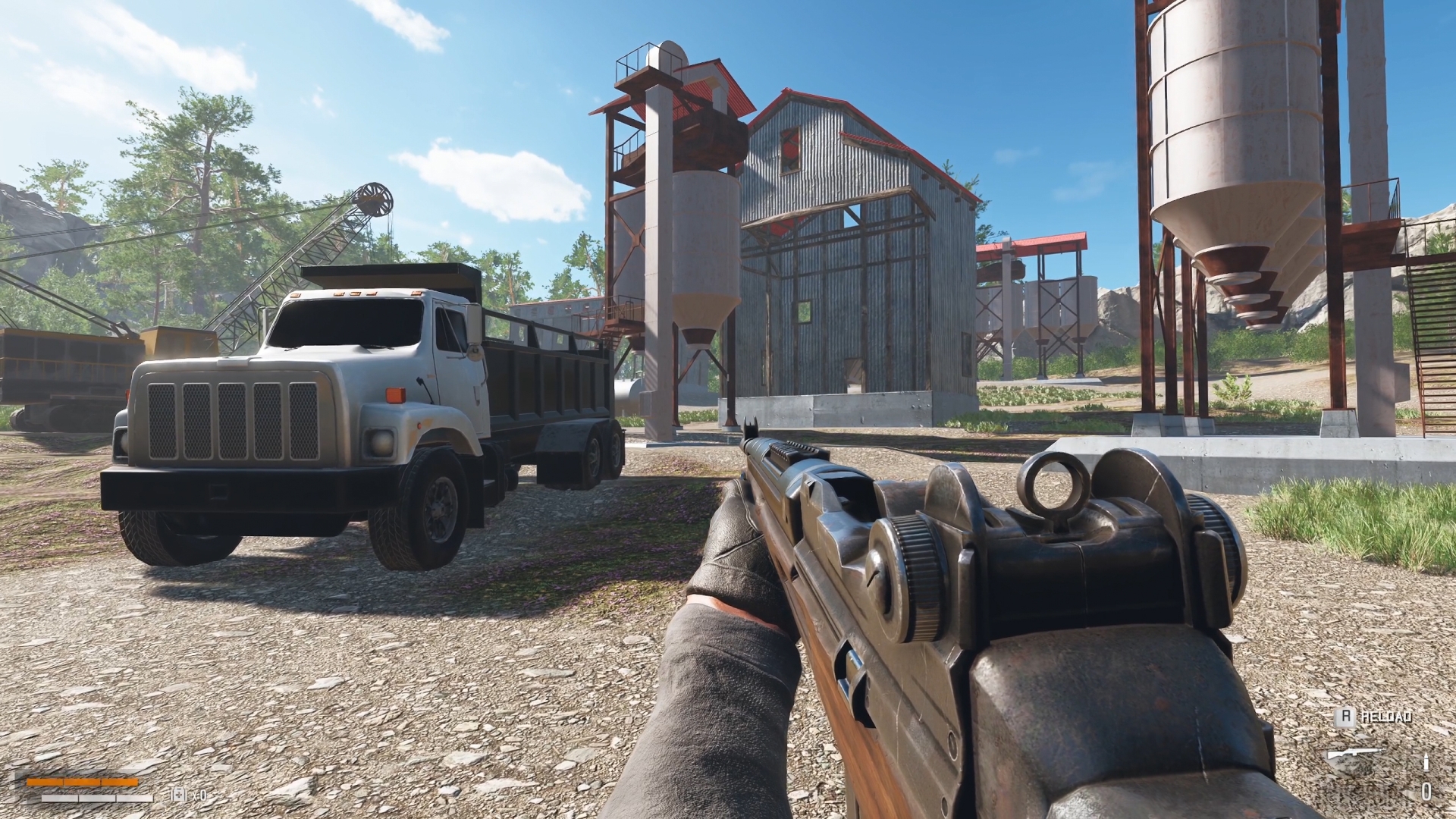1456x819 pixels.
Task: Click the white stamina bar below the health bar
Action: pos(97,798)
